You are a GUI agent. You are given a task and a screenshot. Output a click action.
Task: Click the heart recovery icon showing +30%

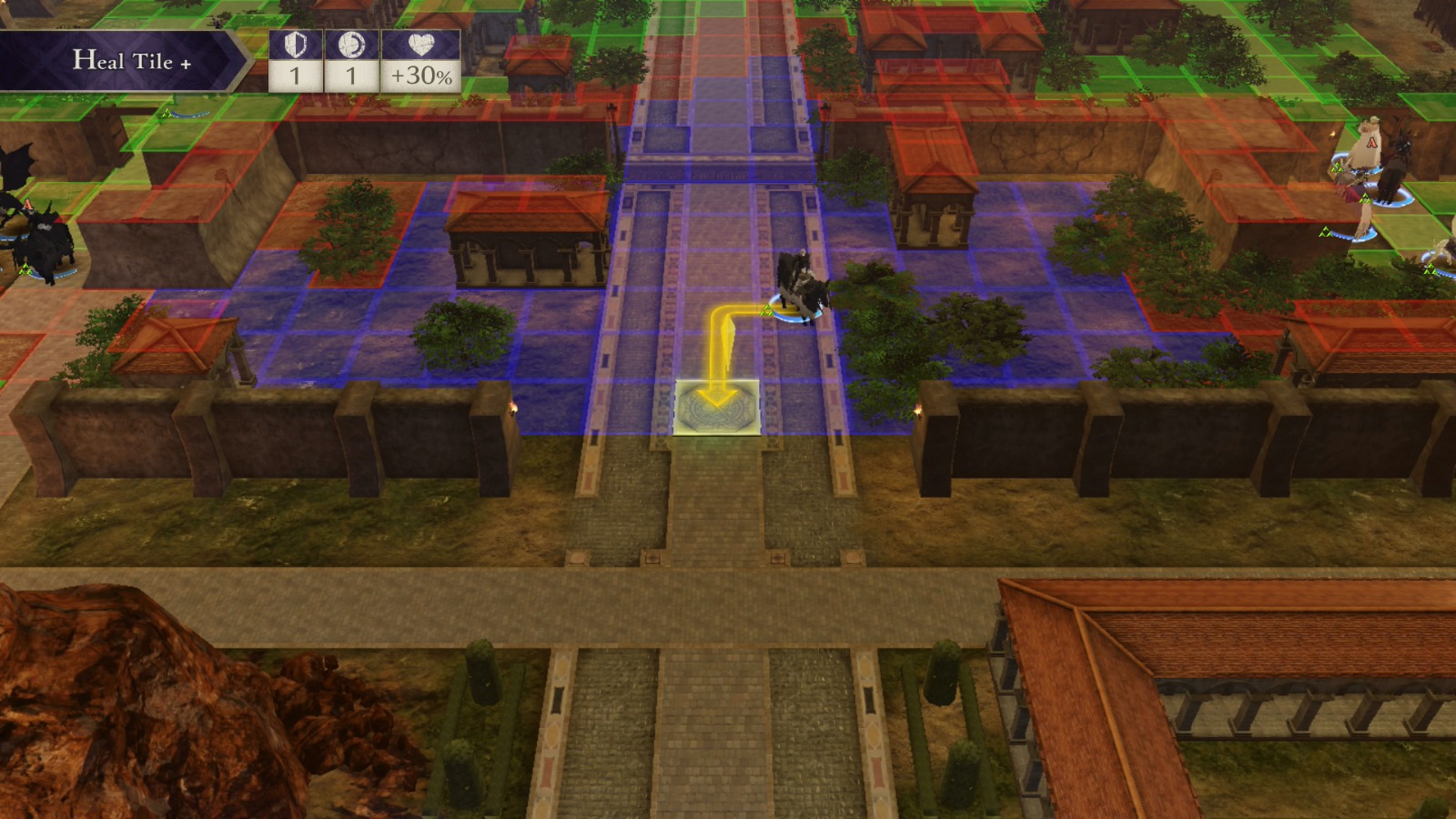pyautogui.click(x=421, y=45)
